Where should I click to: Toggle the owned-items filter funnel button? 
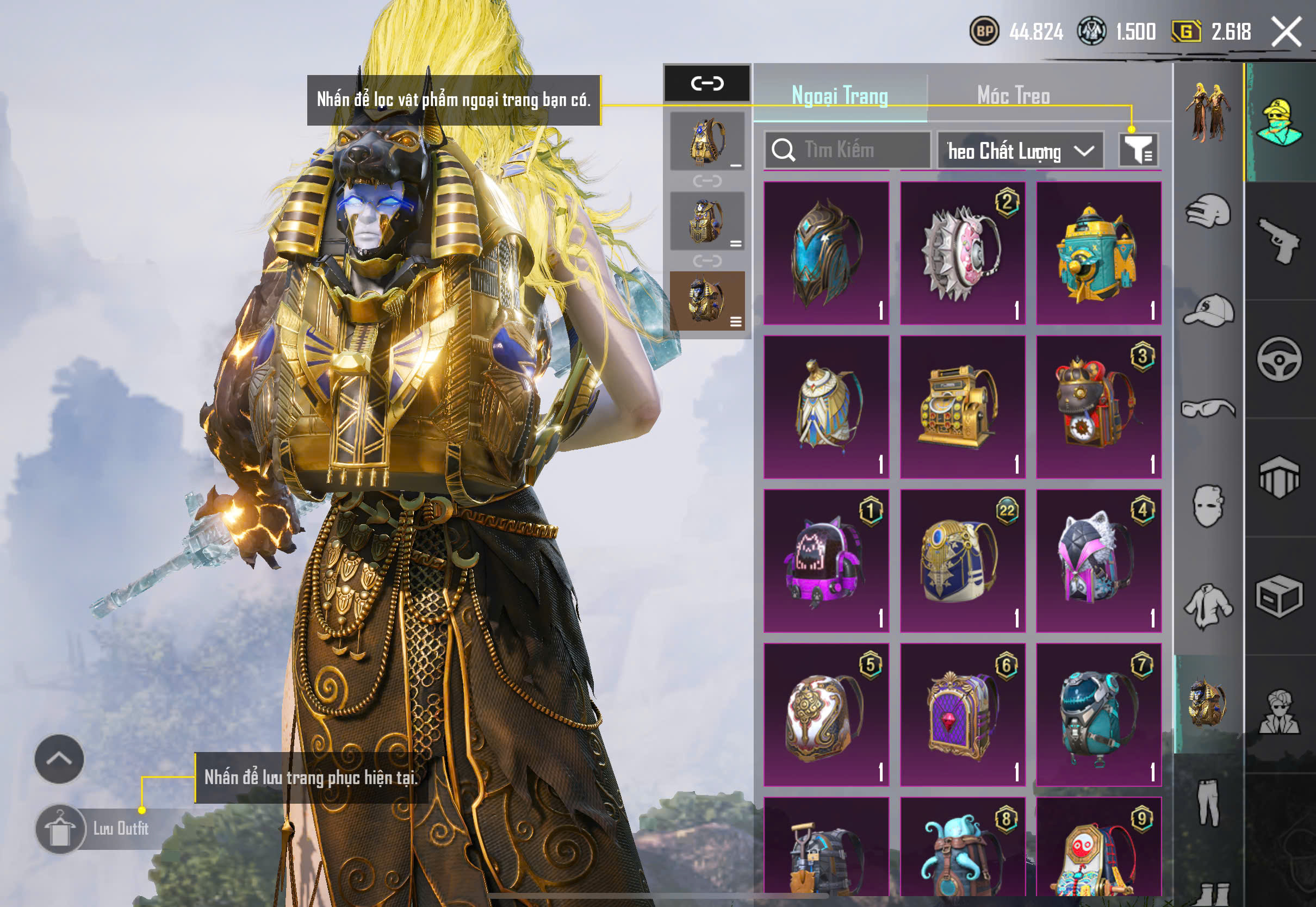coord(1138,150)
